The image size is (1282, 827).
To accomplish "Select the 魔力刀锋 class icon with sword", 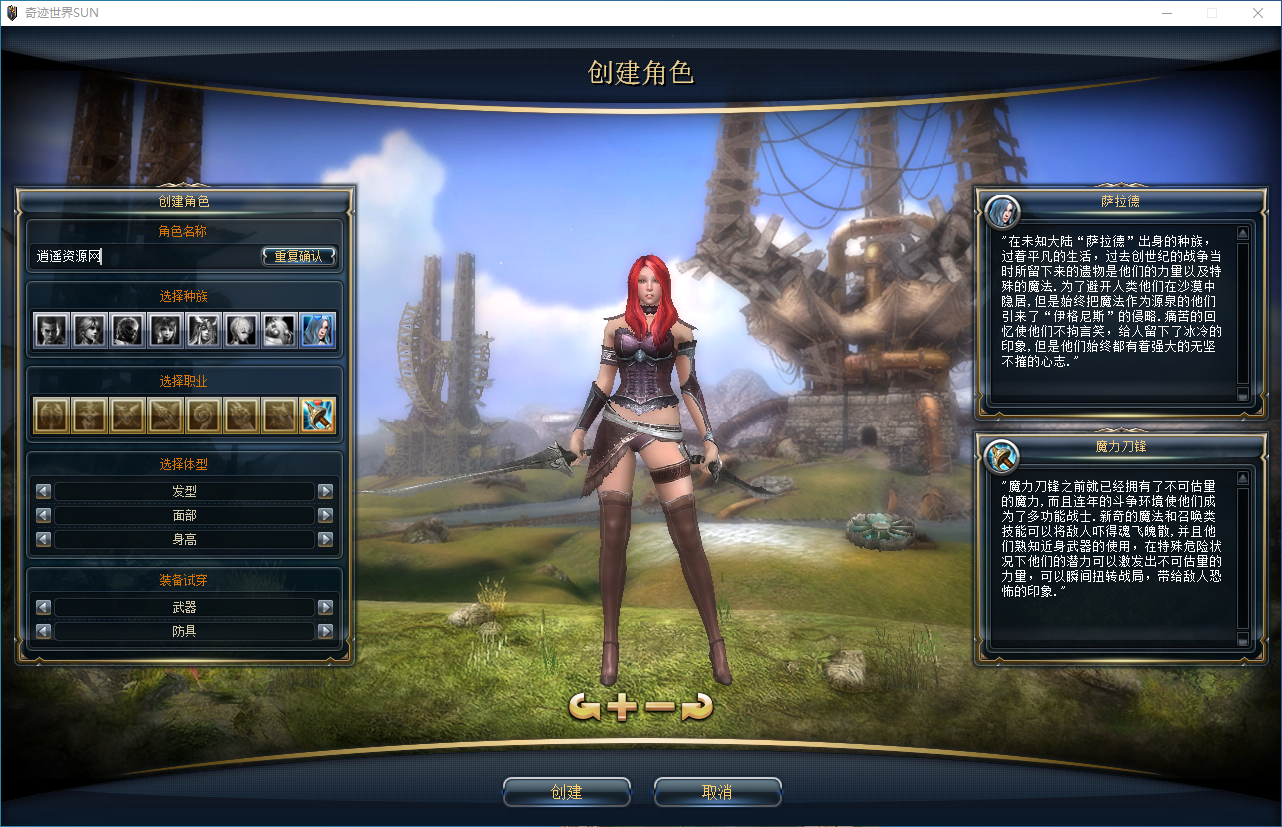I will coord(318,414).
